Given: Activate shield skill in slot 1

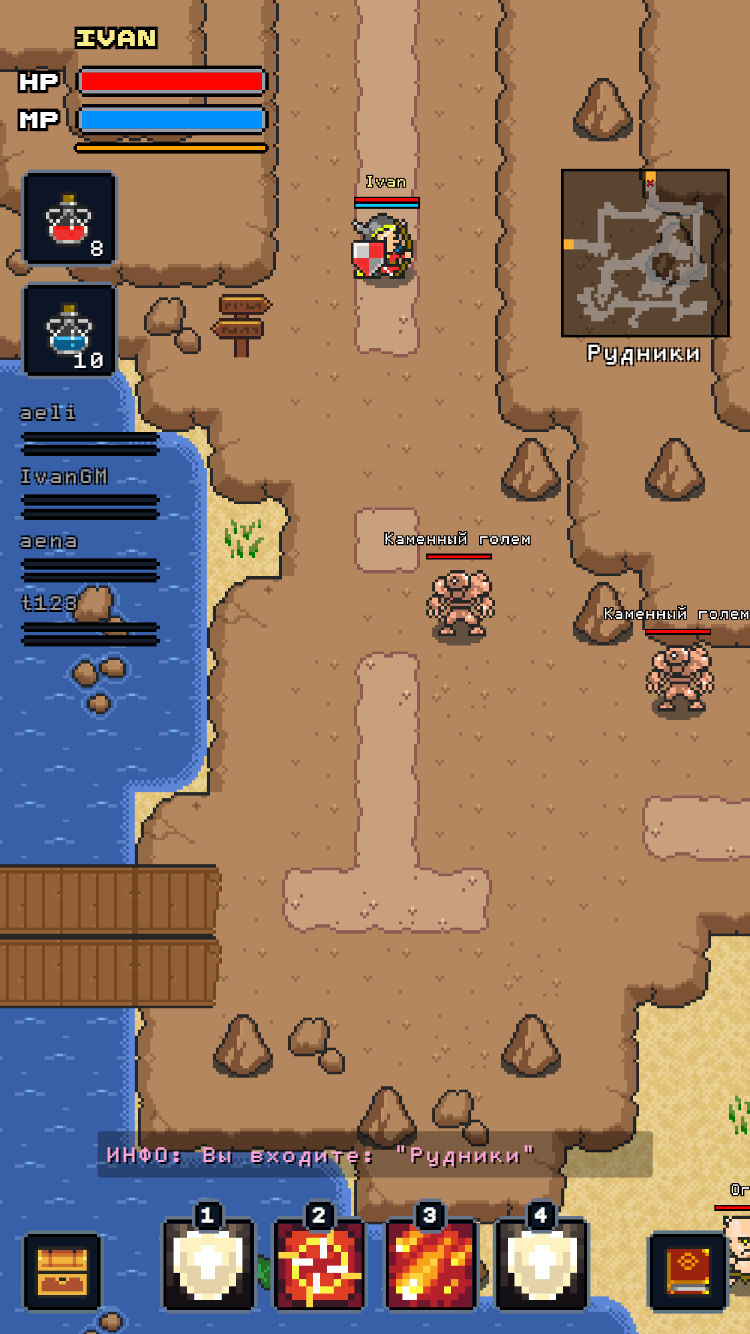Looking at the screenshot, I should pos(208,1264).
